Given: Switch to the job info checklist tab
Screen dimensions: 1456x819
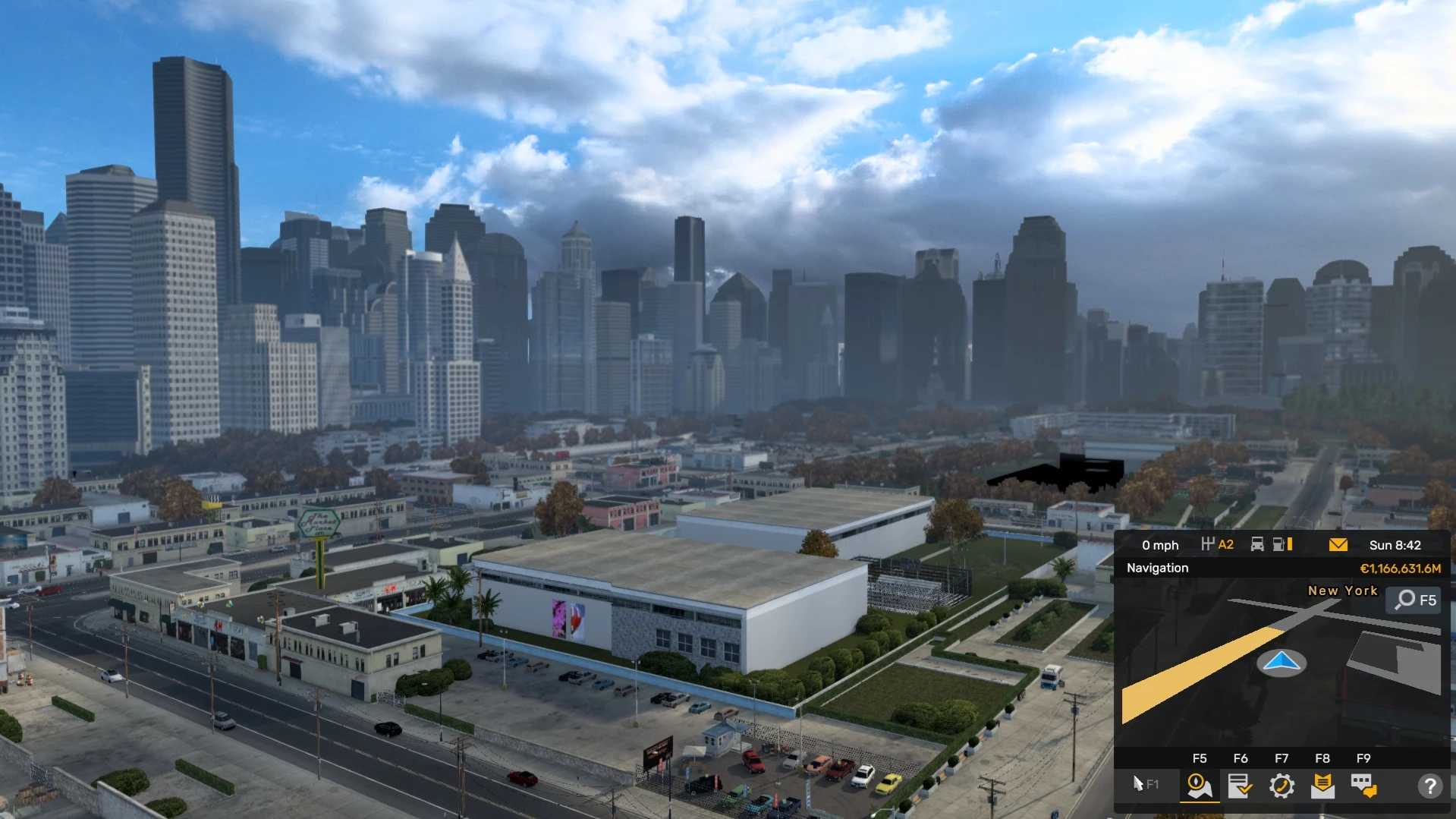Looking at the screenshot, I should pyautogui.click(x=1240, y=786).
